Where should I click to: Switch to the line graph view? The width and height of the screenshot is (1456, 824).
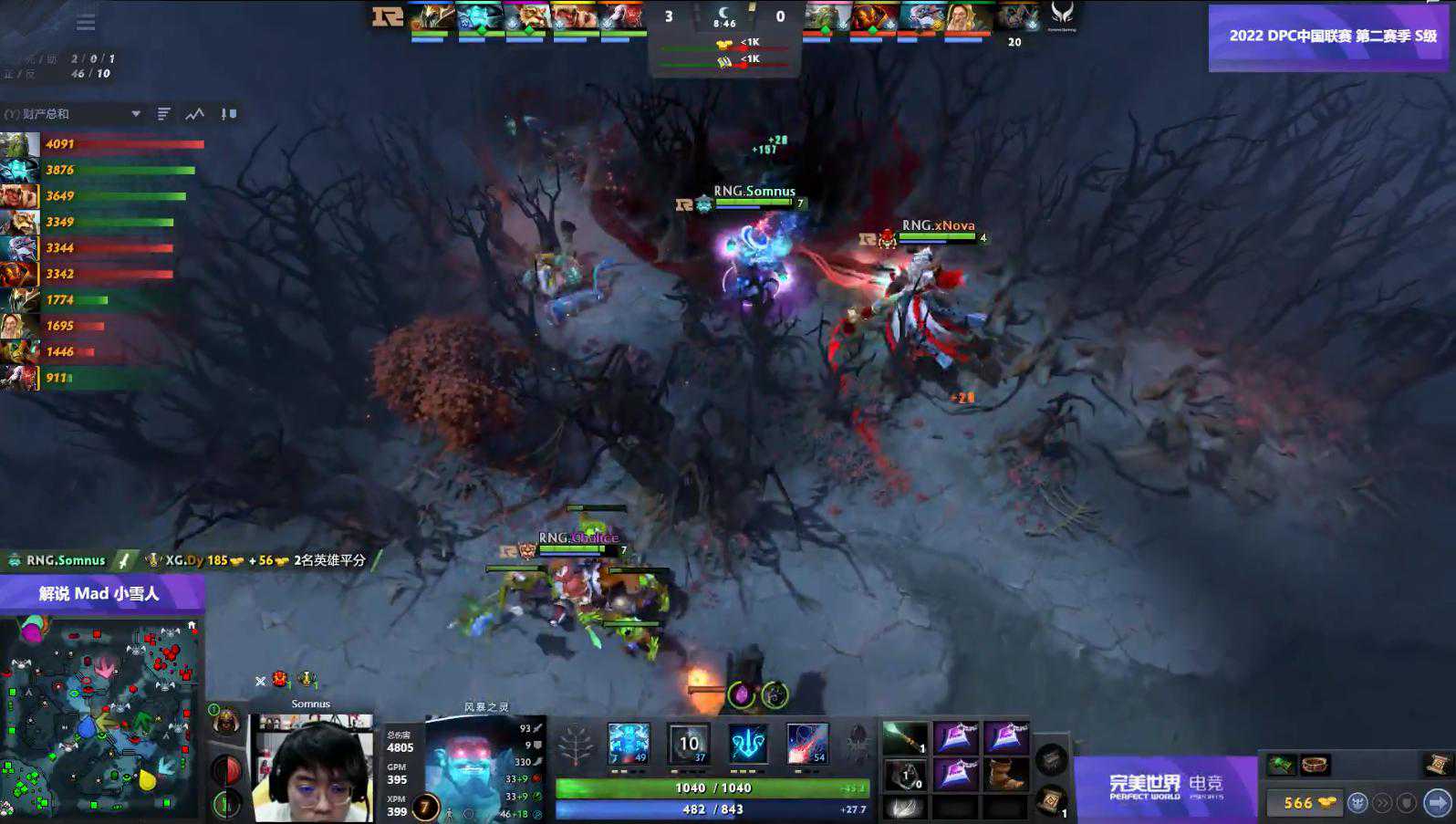[x=195, y=114]
